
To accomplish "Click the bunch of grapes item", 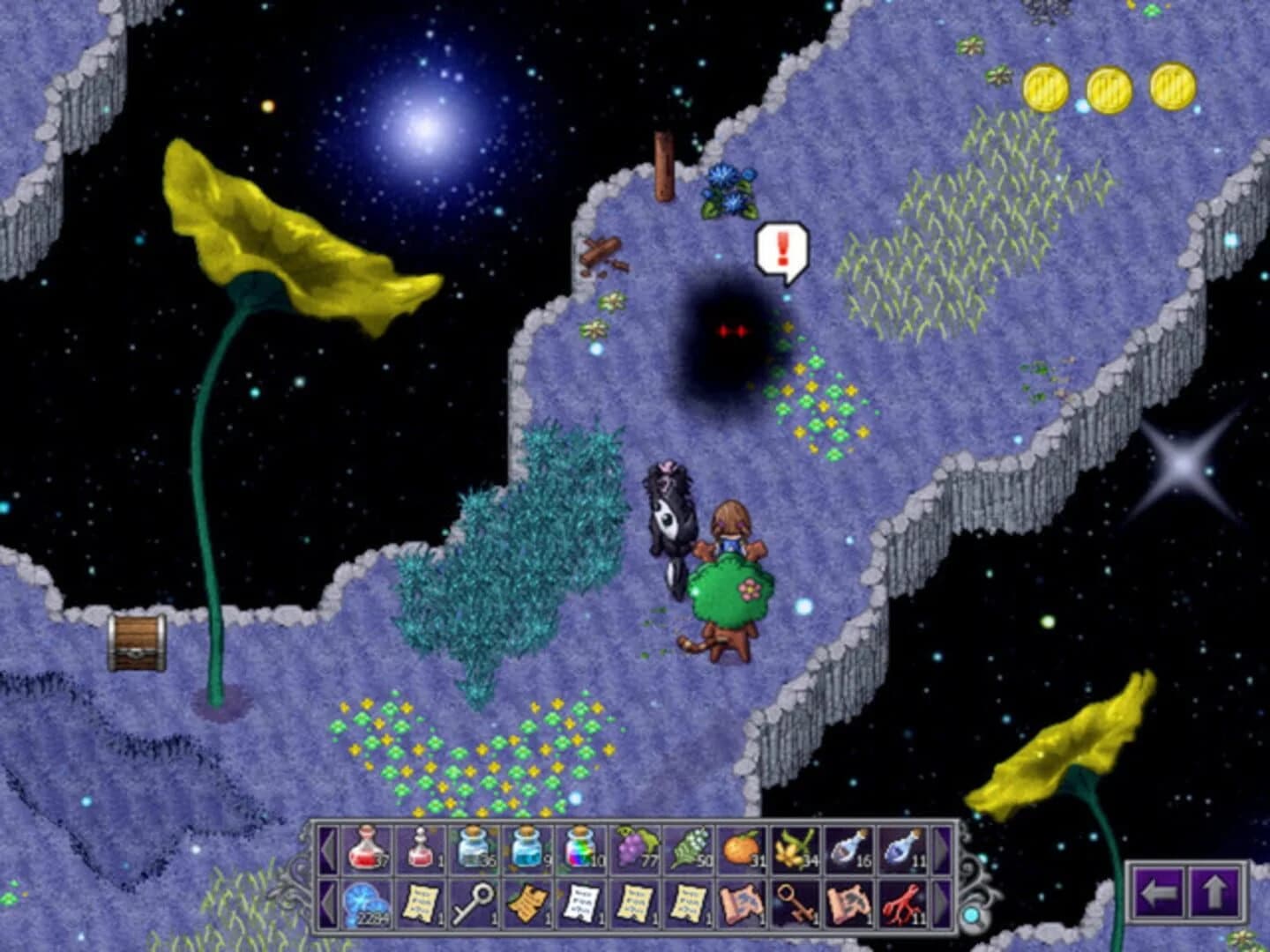I will [x=633, y=848].
